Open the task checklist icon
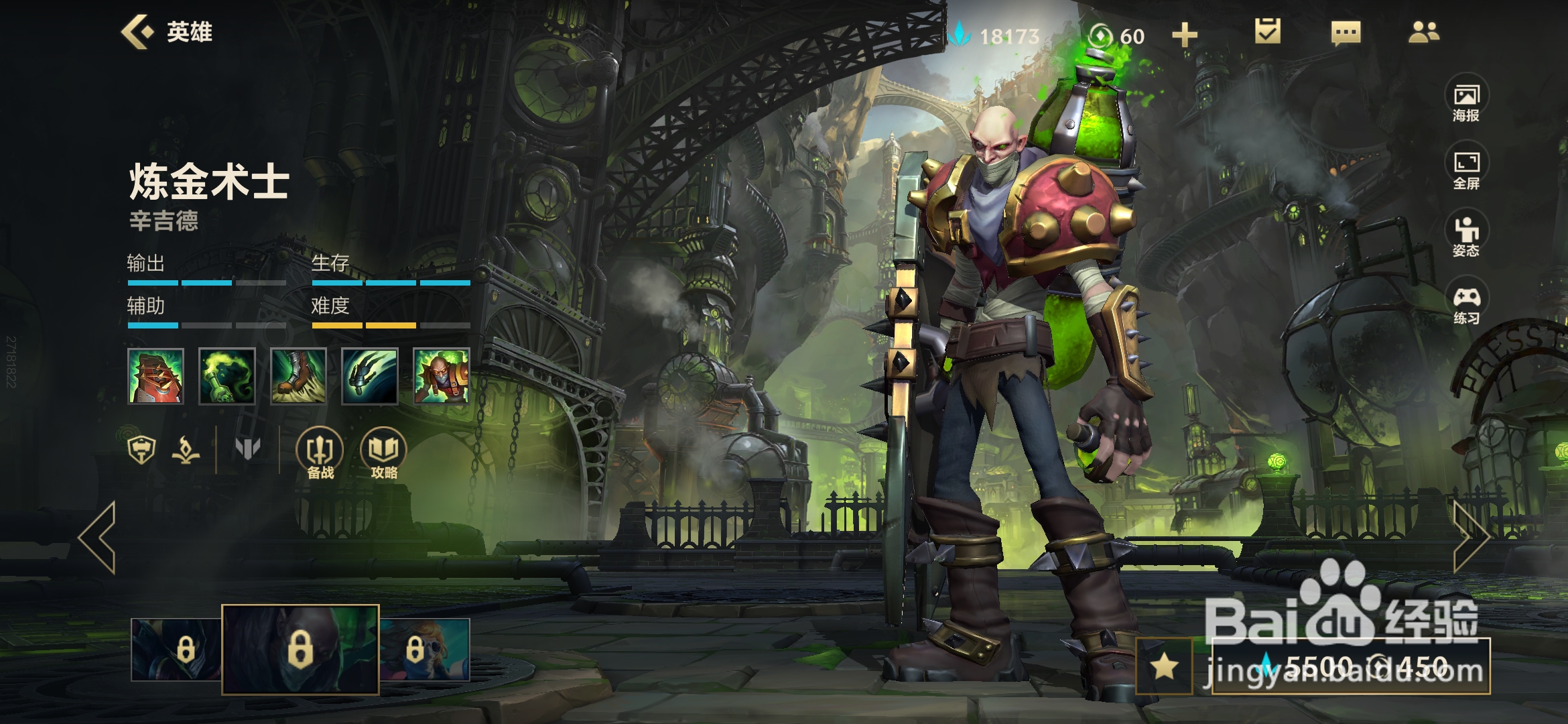This screenshot has width=1568, height=724. coord(1267,32)
